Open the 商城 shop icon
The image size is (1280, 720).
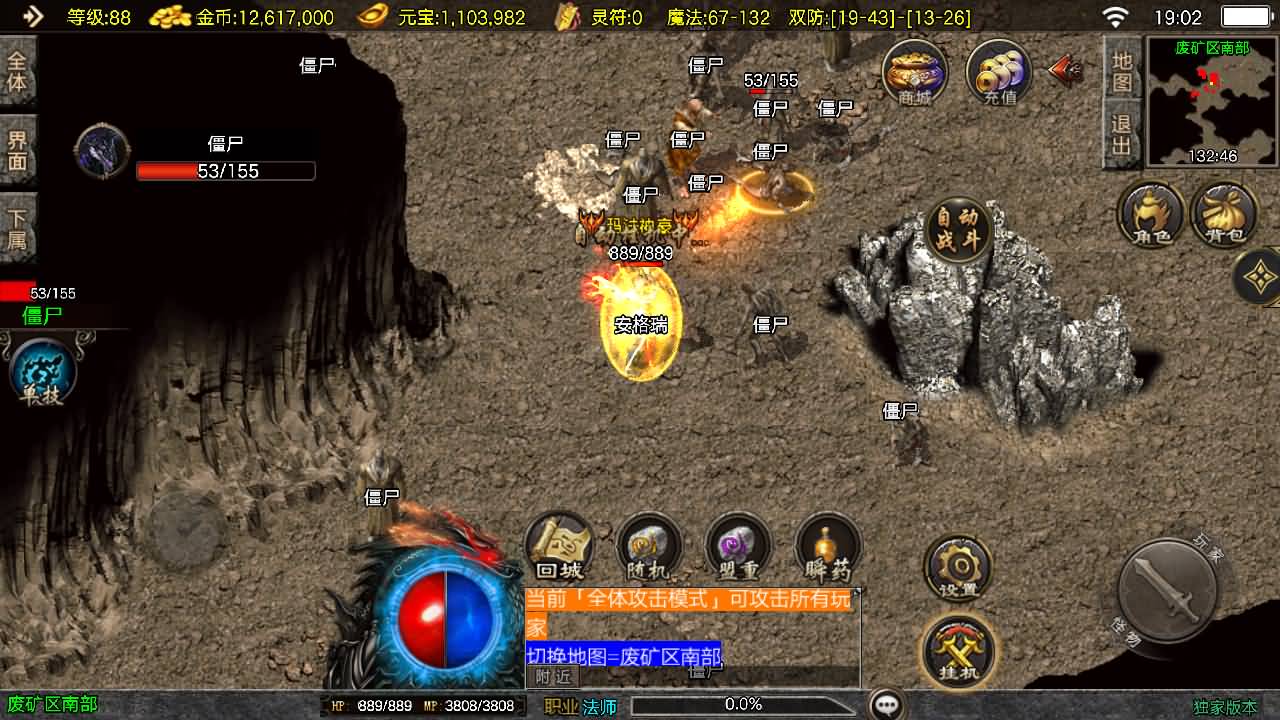pyautogui.click(x=914, y=72)
